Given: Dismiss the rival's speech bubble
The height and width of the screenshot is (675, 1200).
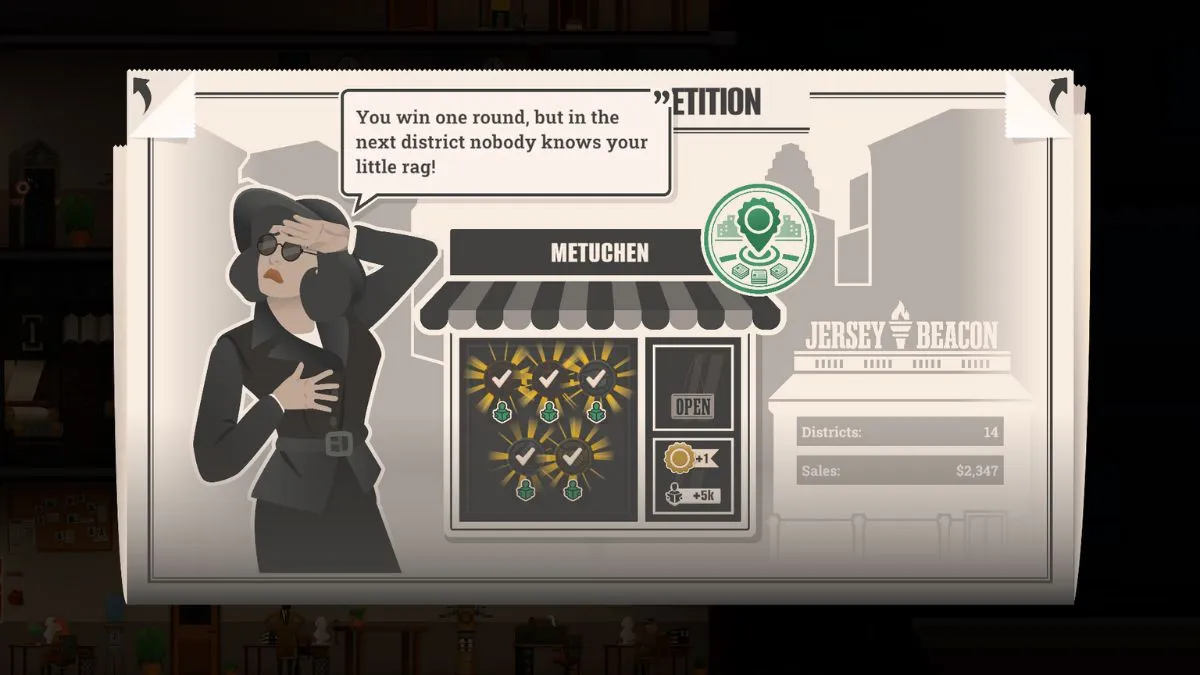Looking at the screenshot, I should (x=505, y=142).
